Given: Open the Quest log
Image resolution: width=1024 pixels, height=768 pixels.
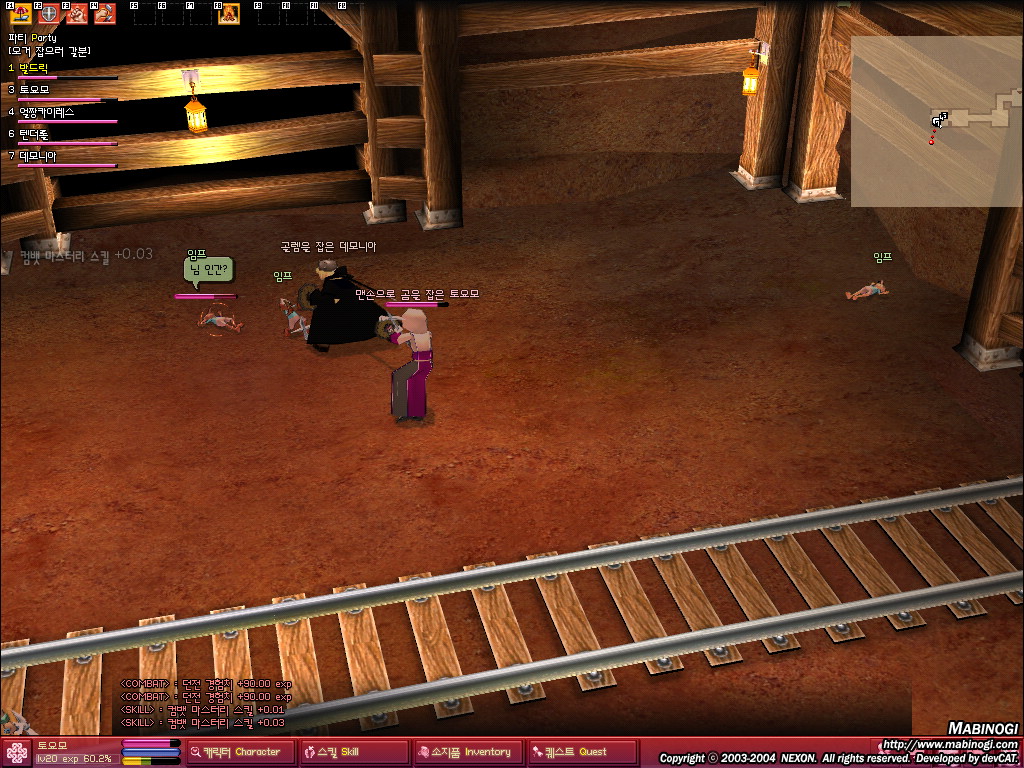Looking at the screenshot, I should (581, 752).
